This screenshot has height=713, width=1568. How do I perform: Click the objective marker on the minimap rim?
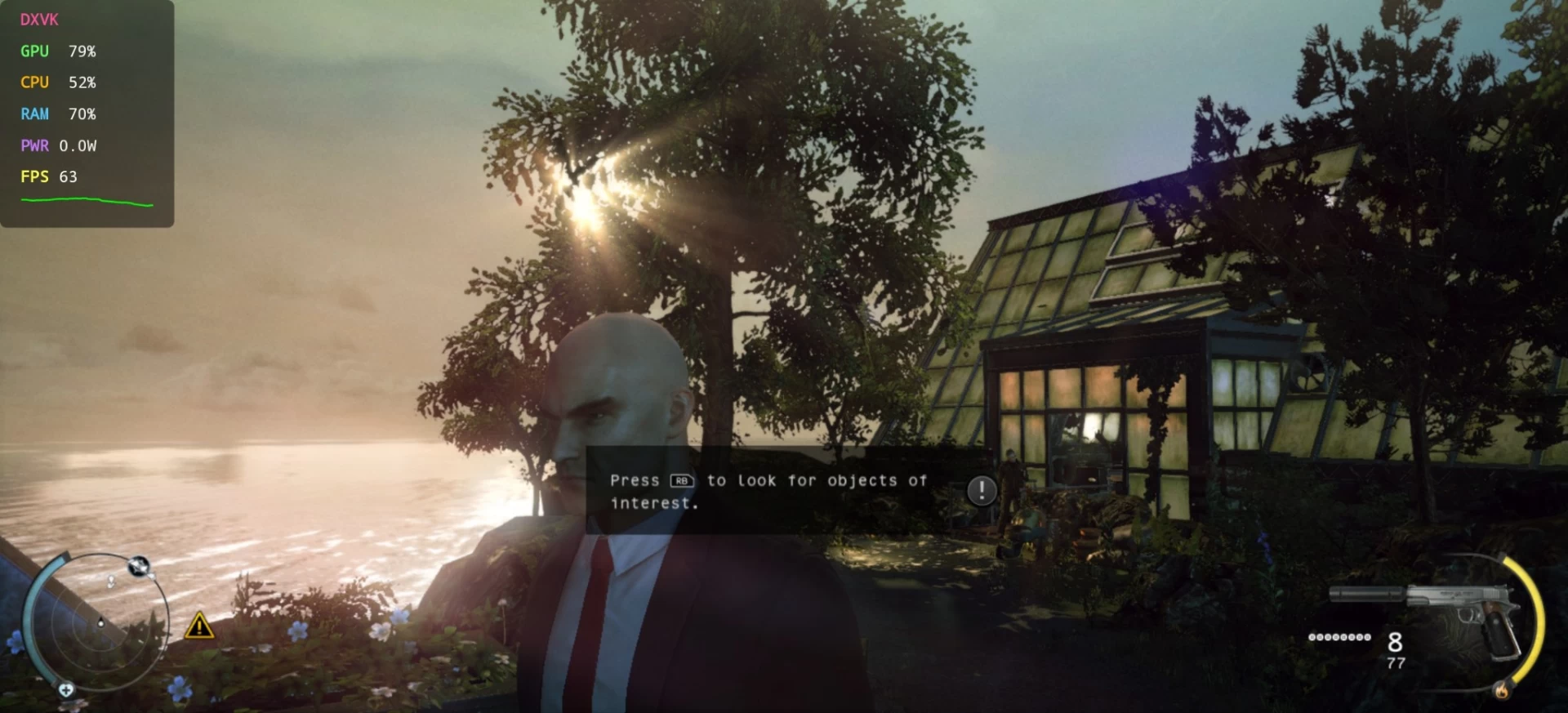coord(139,564)
